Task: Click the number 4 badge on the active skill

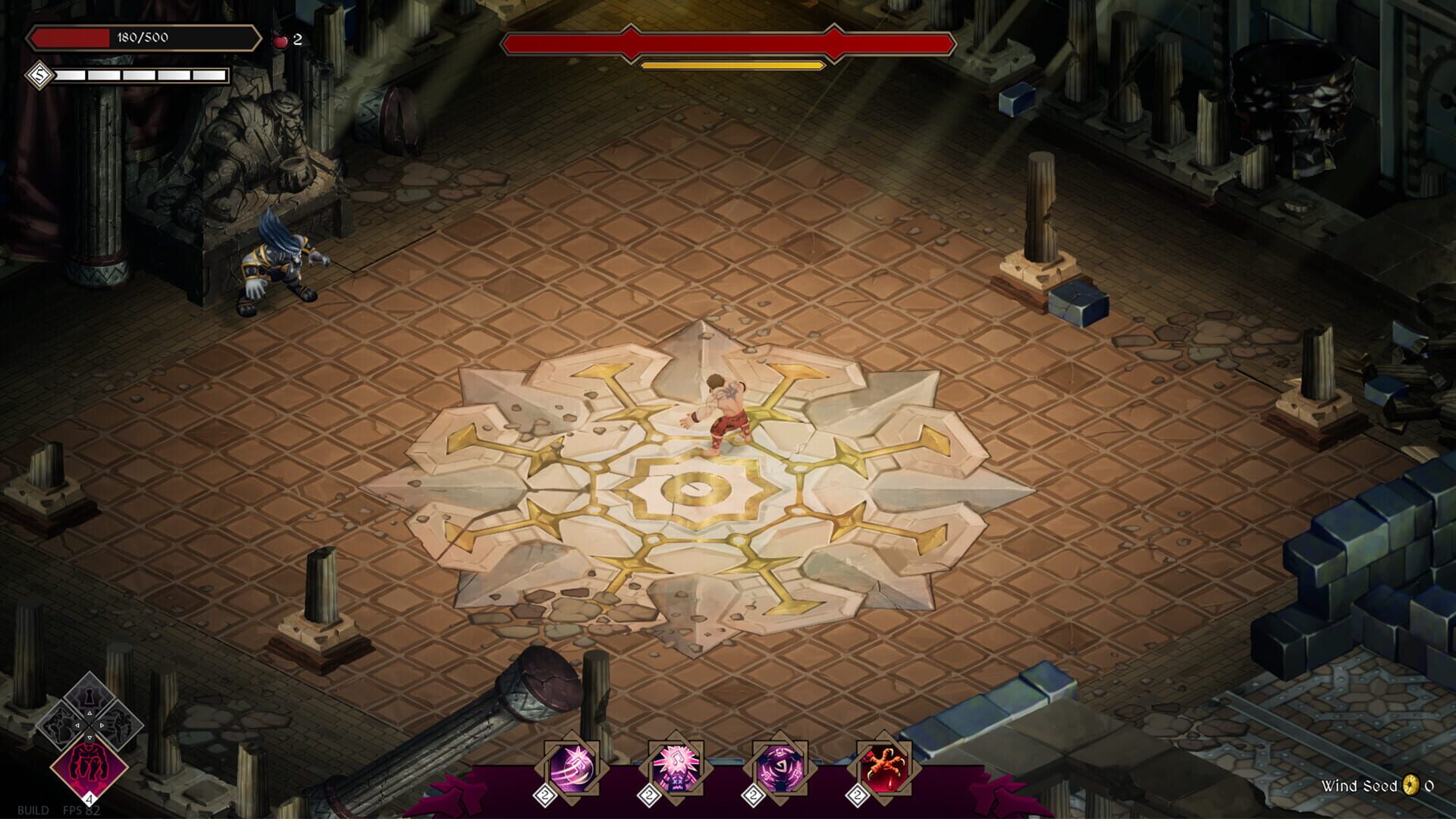Action: coord(89,799)
